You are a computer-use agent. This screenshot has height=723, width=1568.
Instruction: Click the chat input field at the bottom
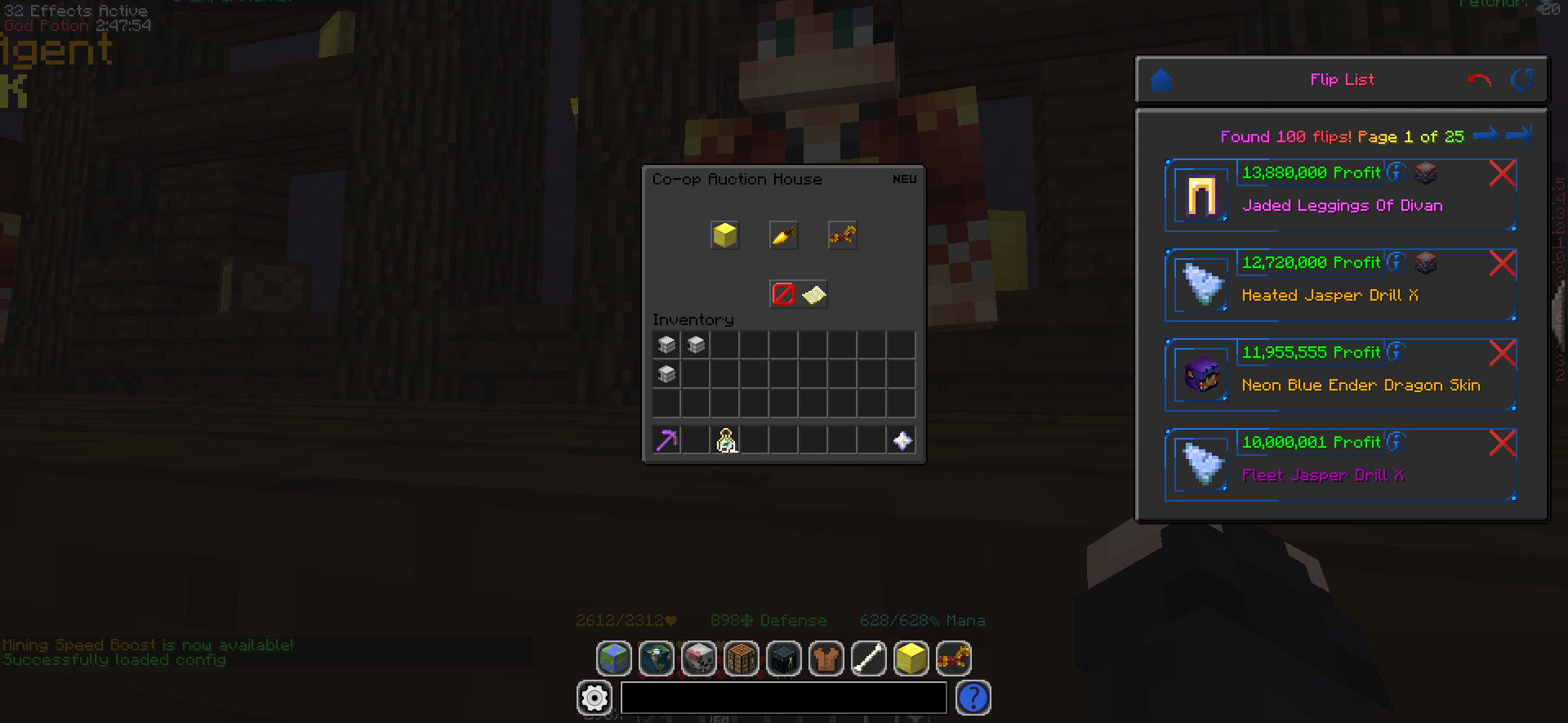(782, 698)
